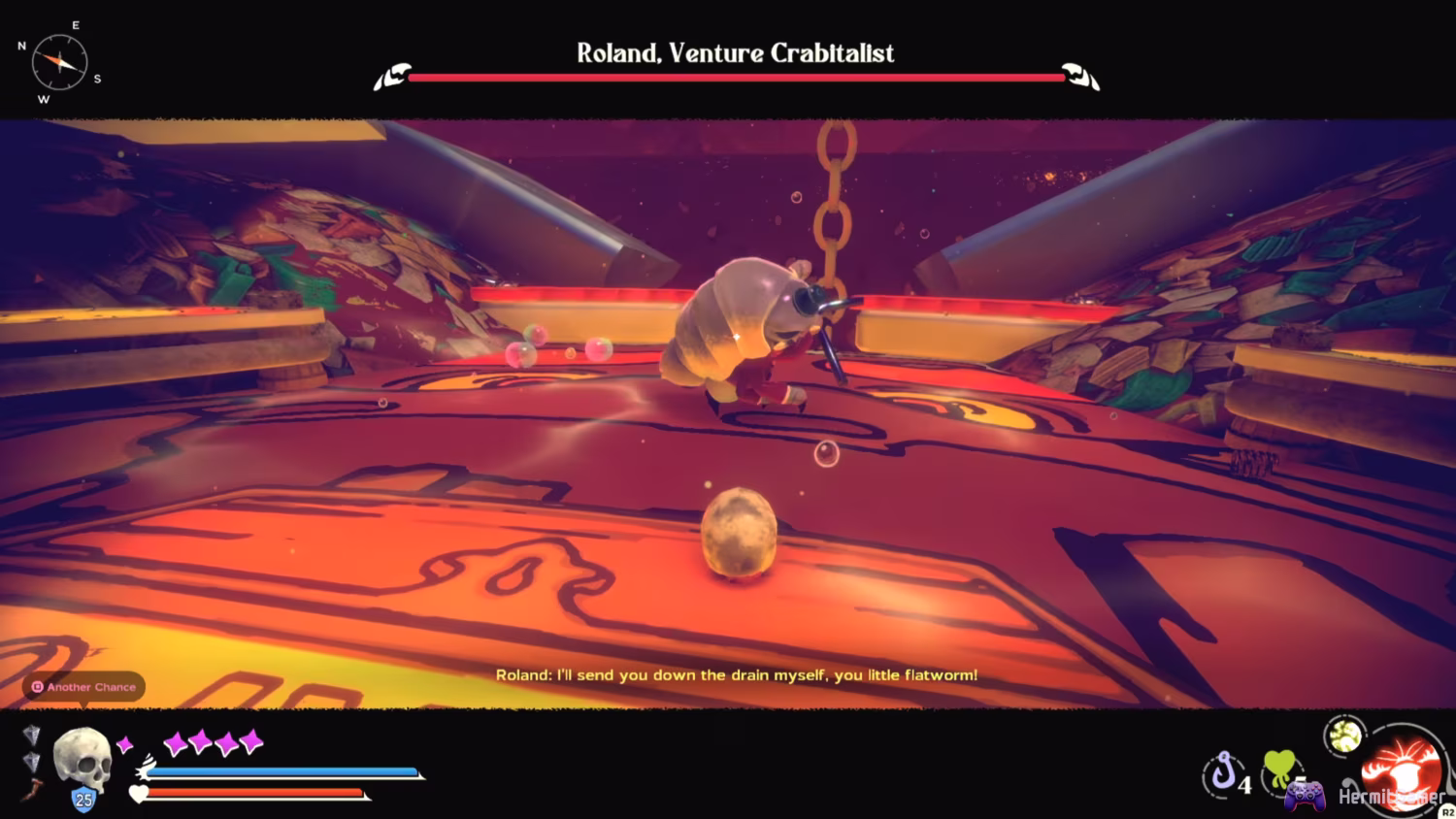Click the yellow umami ability circle icon
The image size is (1456, 819).
[x=1344, y=737]
